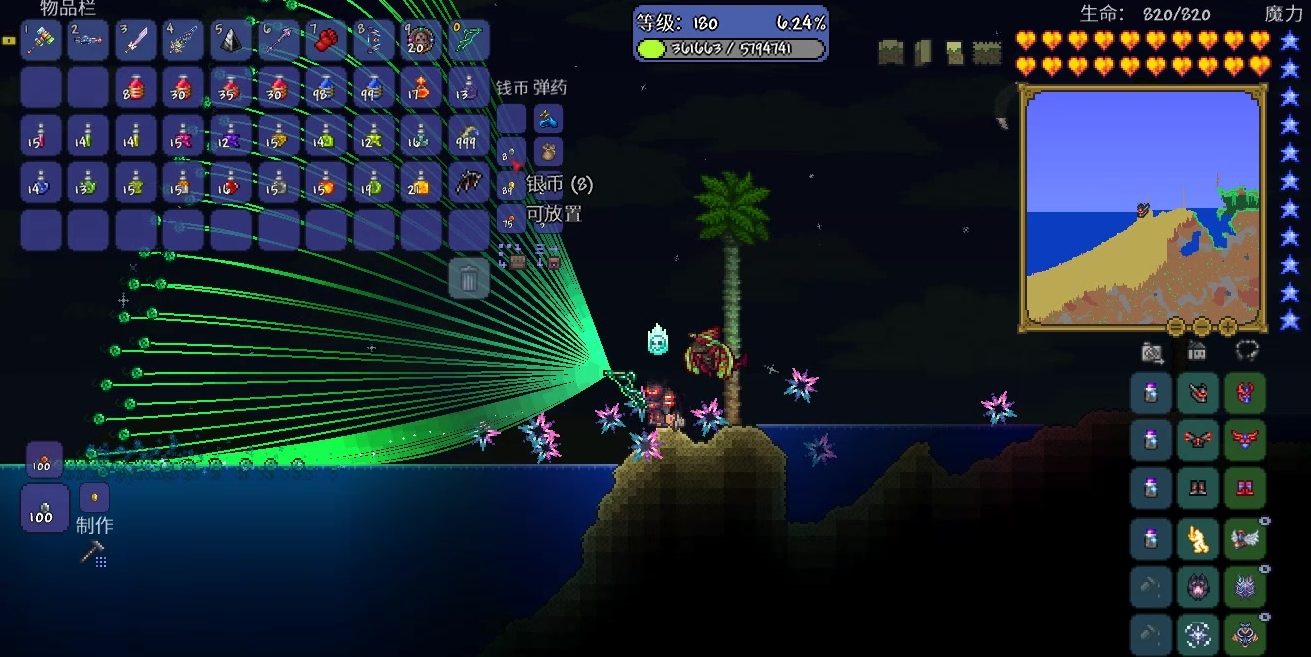Click the quick stack to chests icon
Image resolution: width=1311 pixels, height=657 pixels.
pyautogui.click(x=513, y=258)
